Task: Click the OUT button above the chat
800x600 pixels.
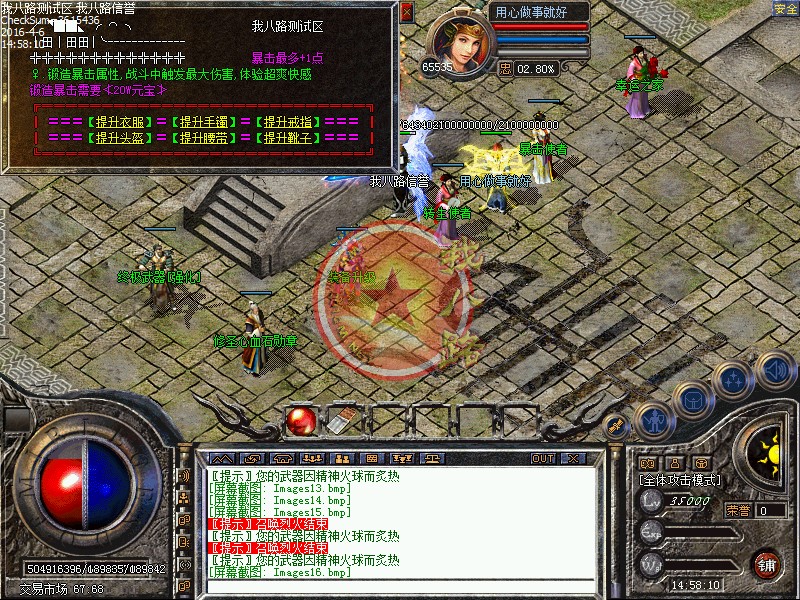Action: point(543,458)
